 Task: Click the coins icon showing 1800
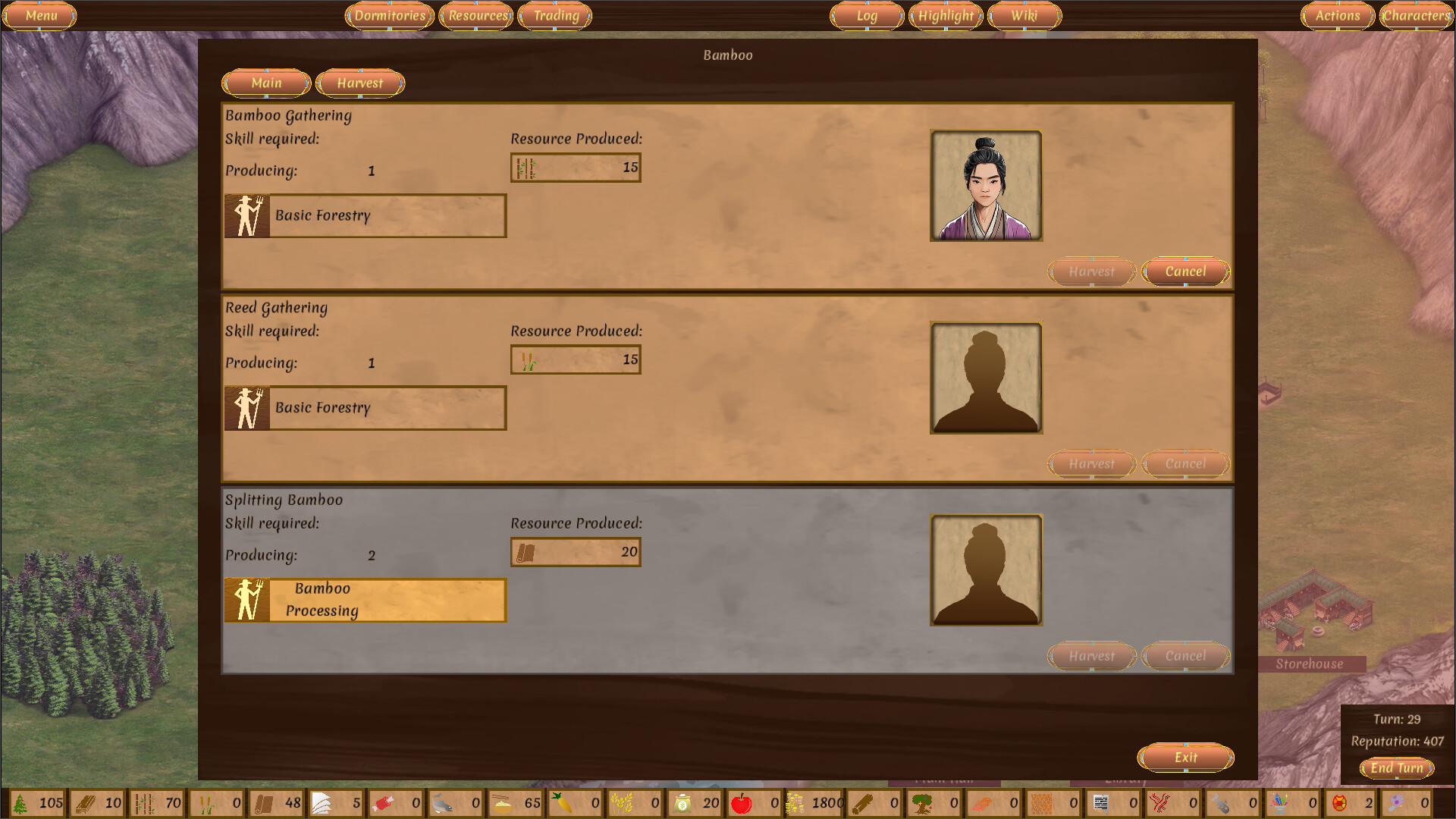tap(794, 802)
